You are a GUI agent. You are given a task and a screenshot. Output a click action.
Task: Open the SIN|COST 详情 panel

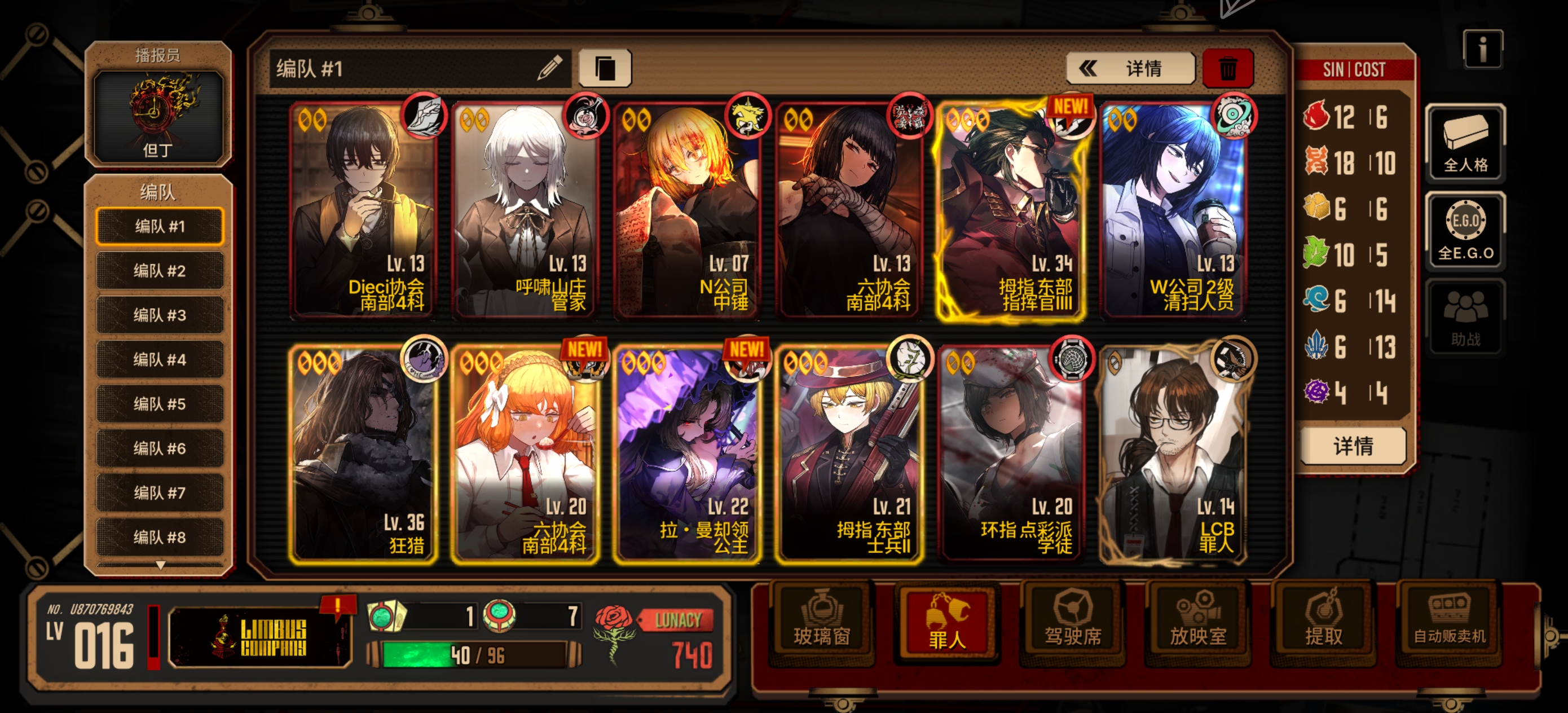[x=1354, y=446]
